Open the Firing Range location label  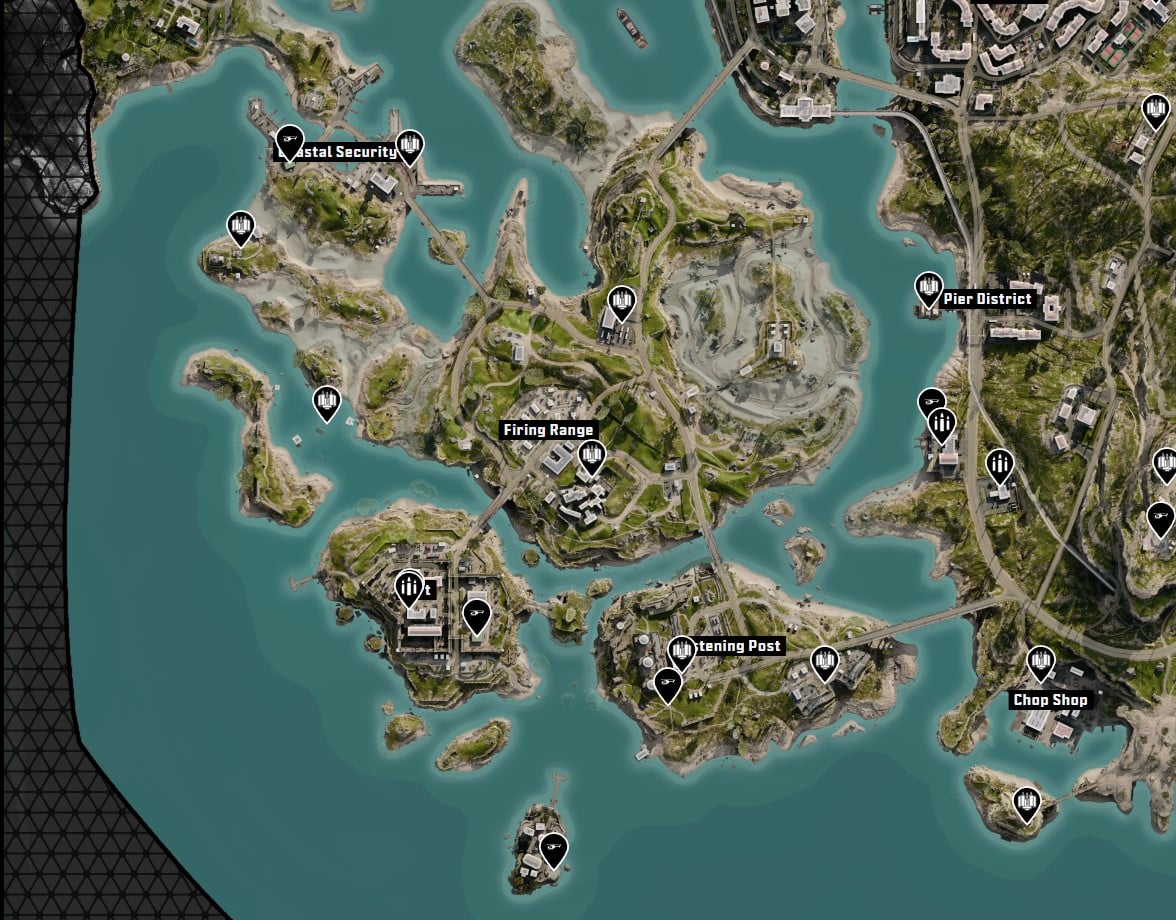(549, 430)
